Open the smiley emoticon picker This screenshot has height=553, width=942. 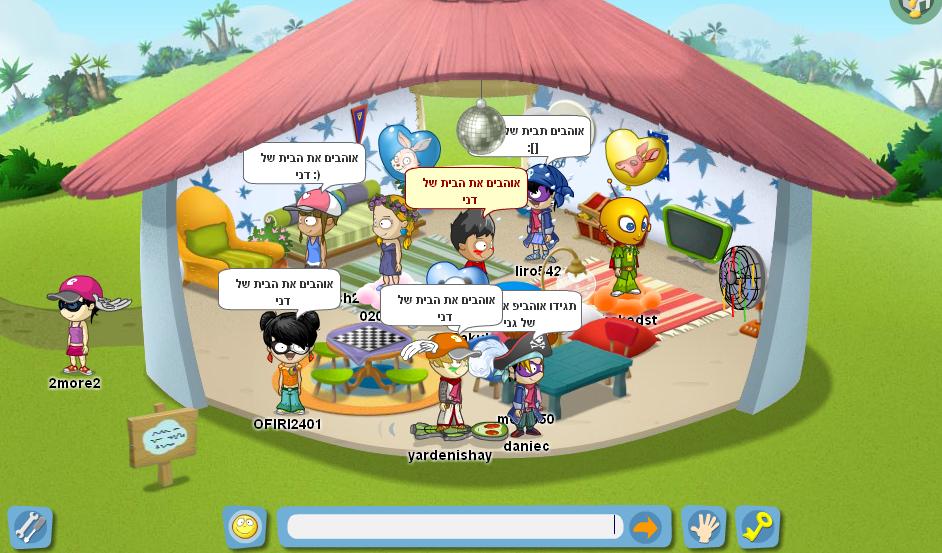(x=245, y=527)
